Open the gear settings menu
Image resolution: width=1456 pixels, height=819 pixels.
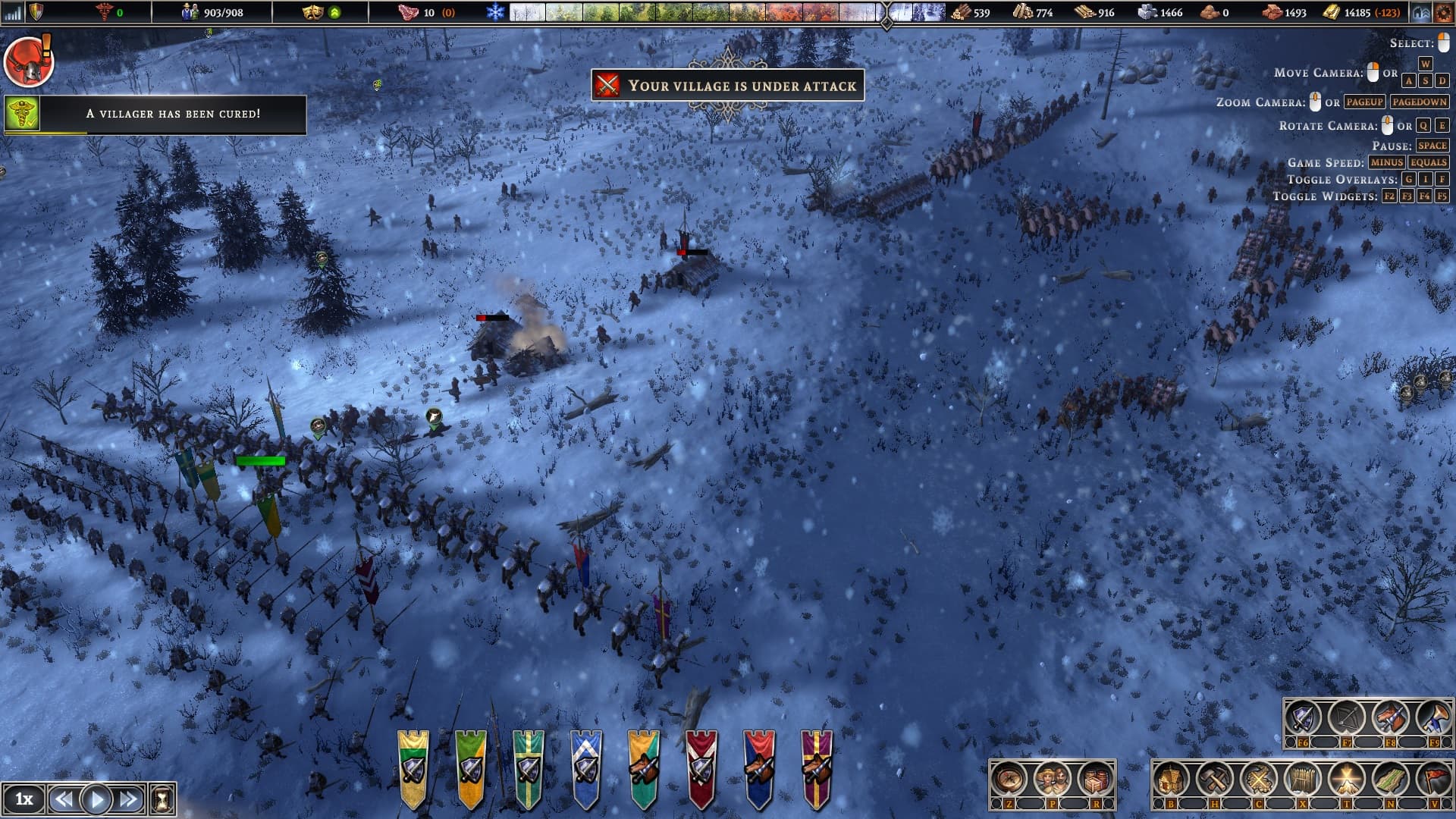[x=1443, y=12]
